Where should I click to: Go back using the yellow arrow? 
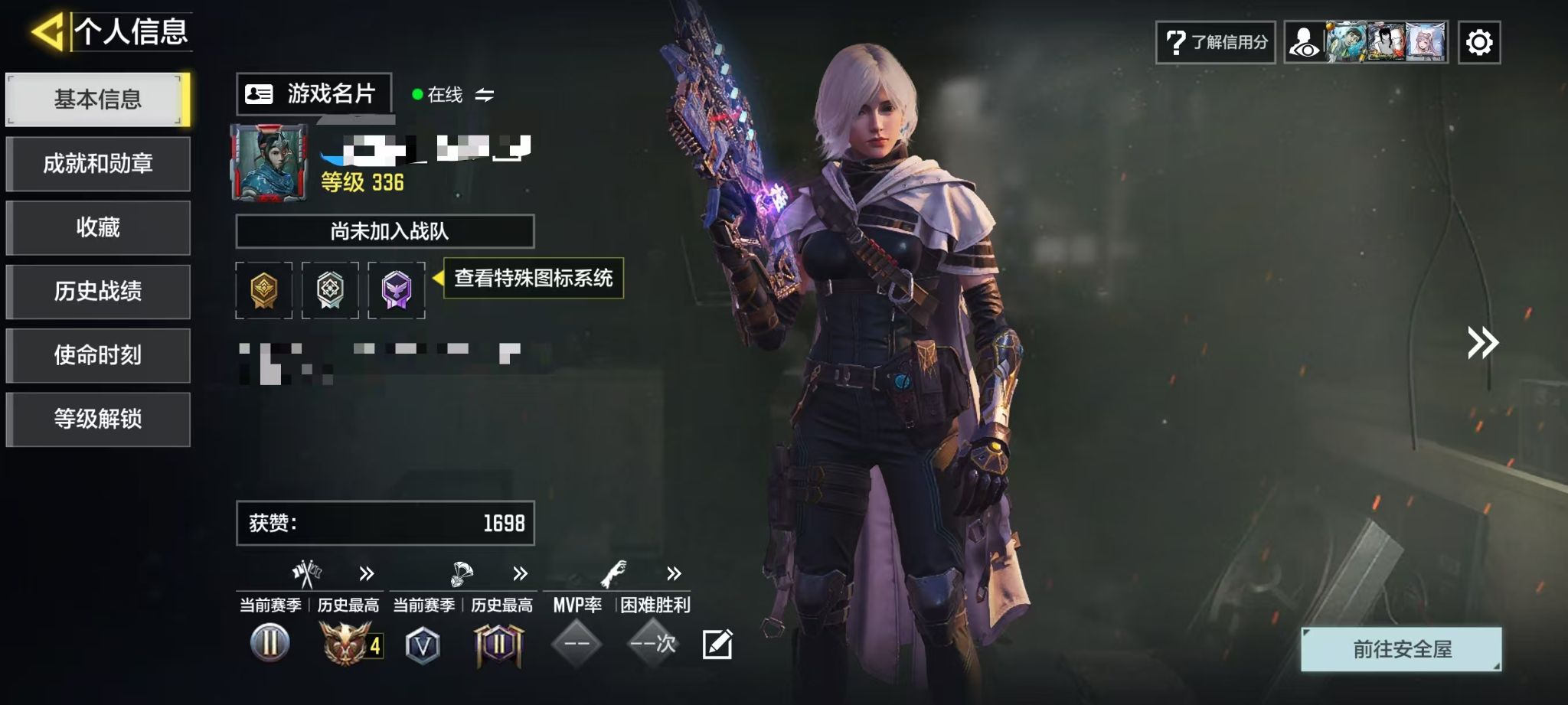[x=47, y=32]
